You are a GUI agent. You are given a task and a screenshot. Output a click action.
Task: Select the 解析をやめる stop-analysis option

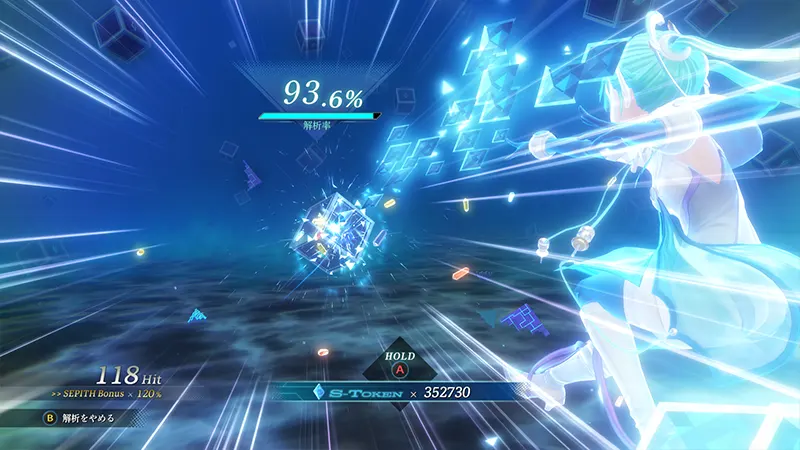(80, 417)
